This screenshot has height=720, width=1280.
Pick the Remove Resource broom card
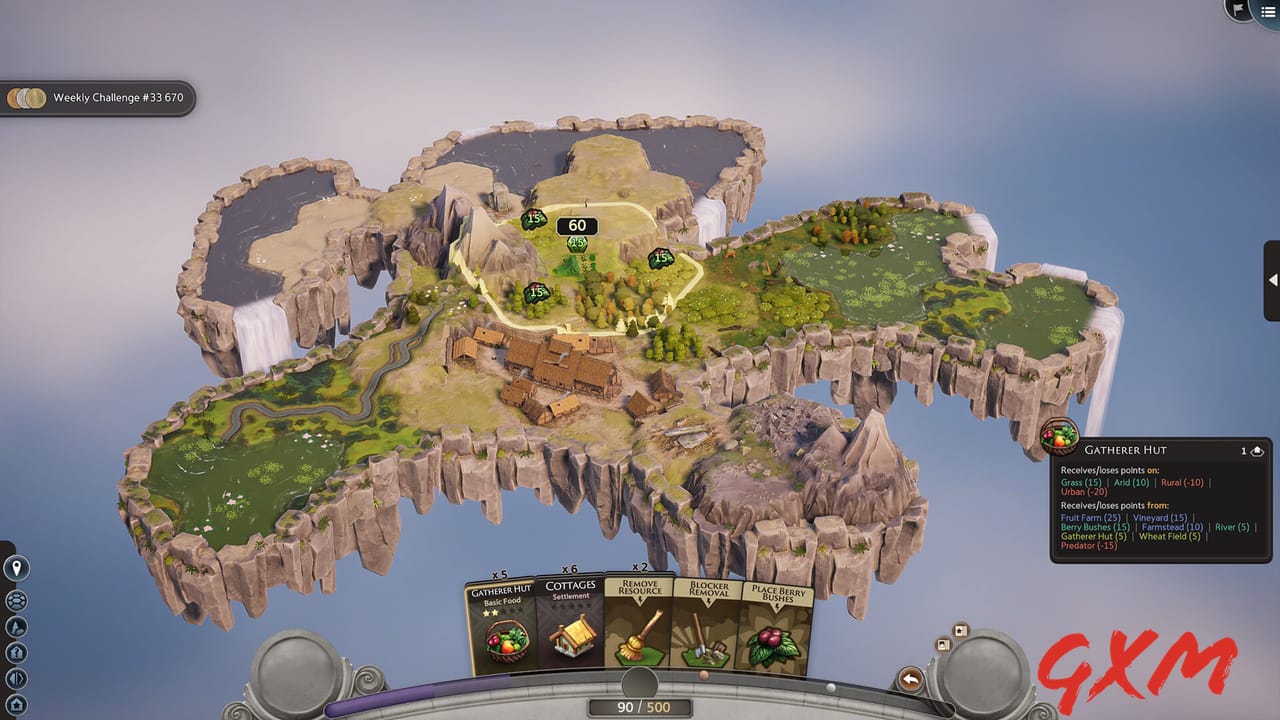(x=638, y=625)
